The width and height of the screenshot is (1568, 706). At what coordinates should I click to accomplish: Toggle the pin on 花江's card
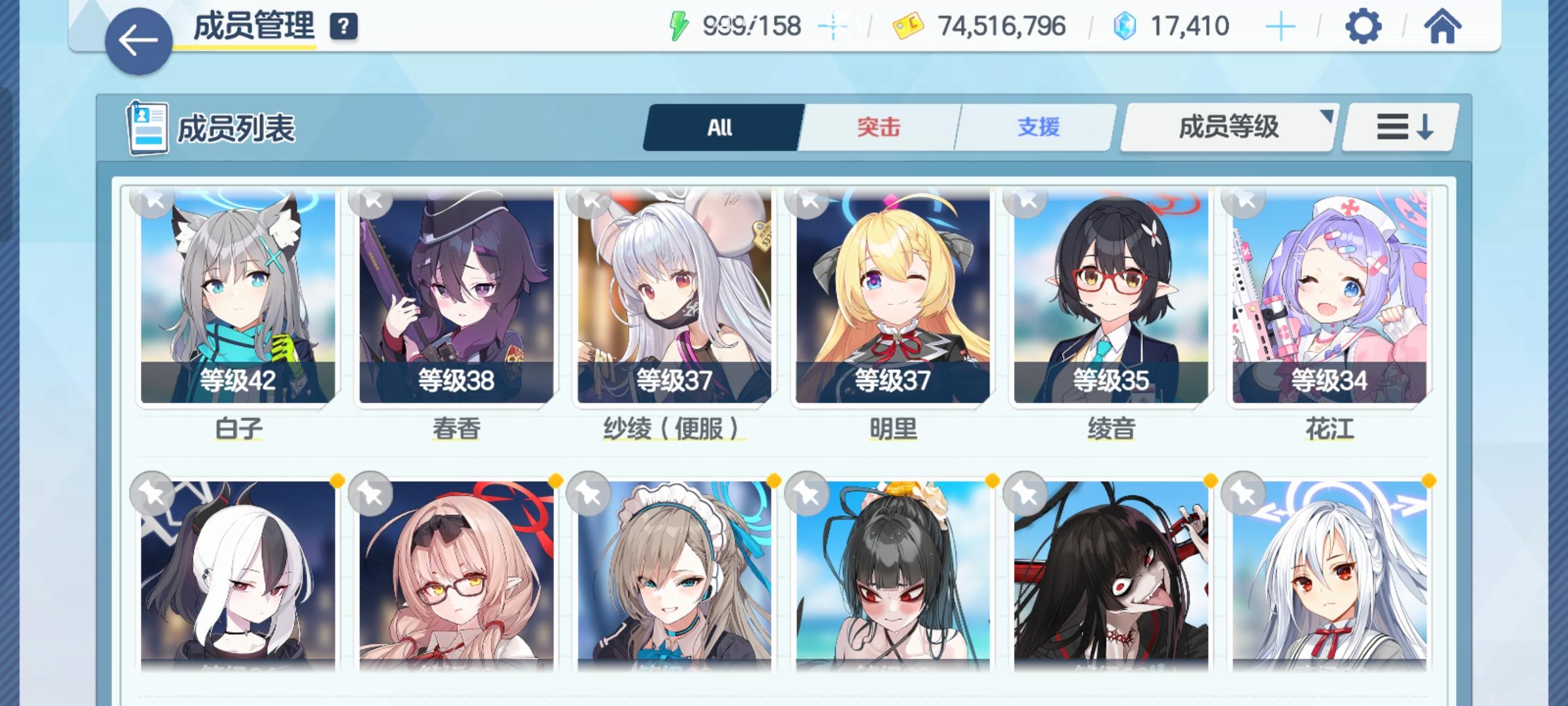pos(1243,203)
